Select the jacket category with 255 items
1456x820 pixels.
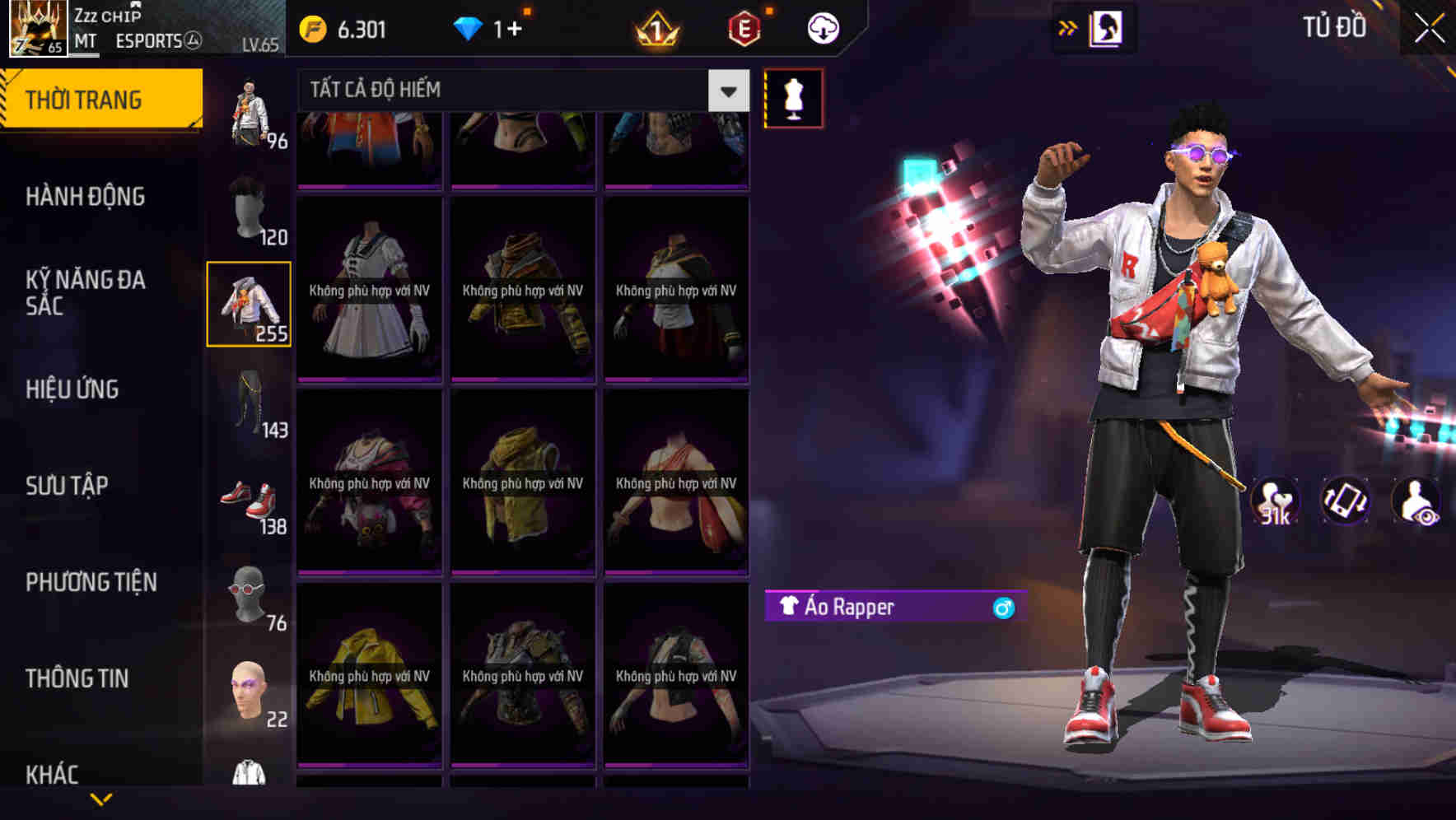tap(250, 302)
